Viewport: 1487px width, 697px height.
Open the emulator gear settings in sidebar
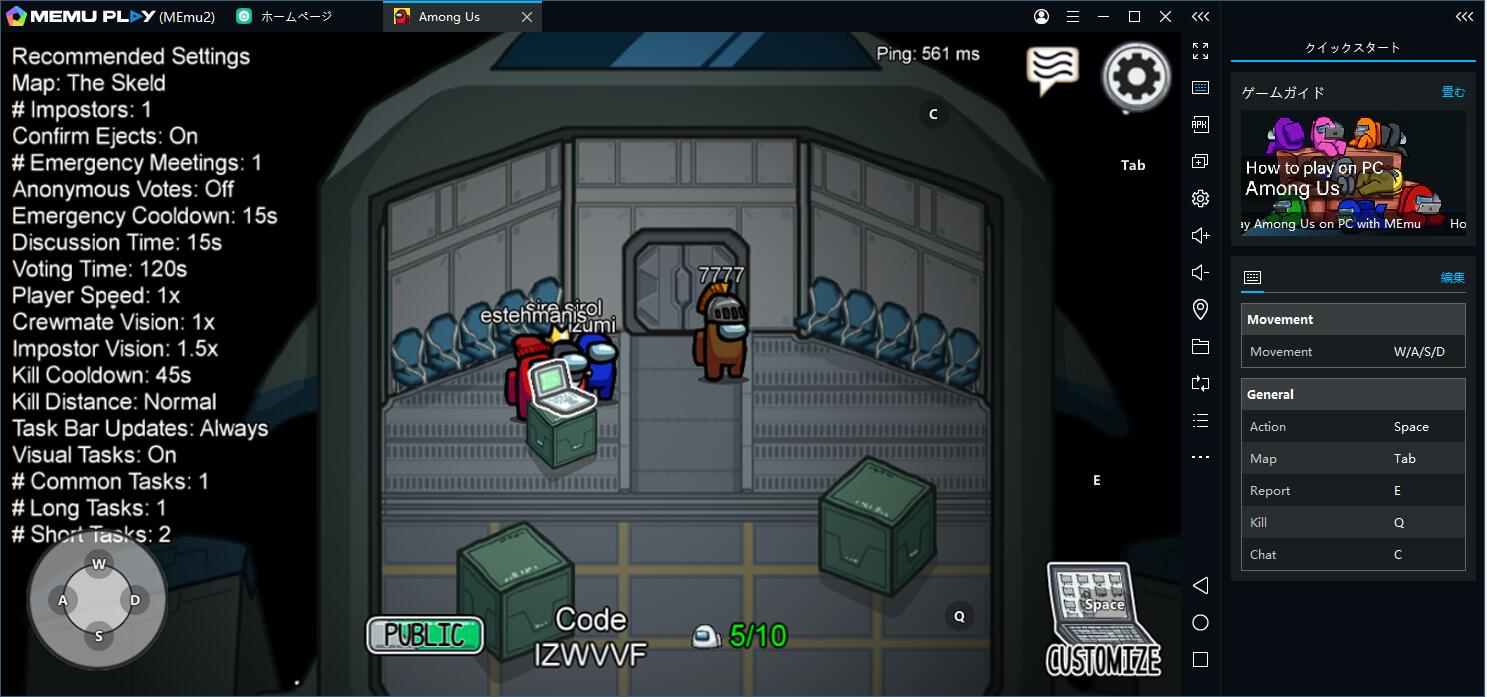[x=1200, y=198]
